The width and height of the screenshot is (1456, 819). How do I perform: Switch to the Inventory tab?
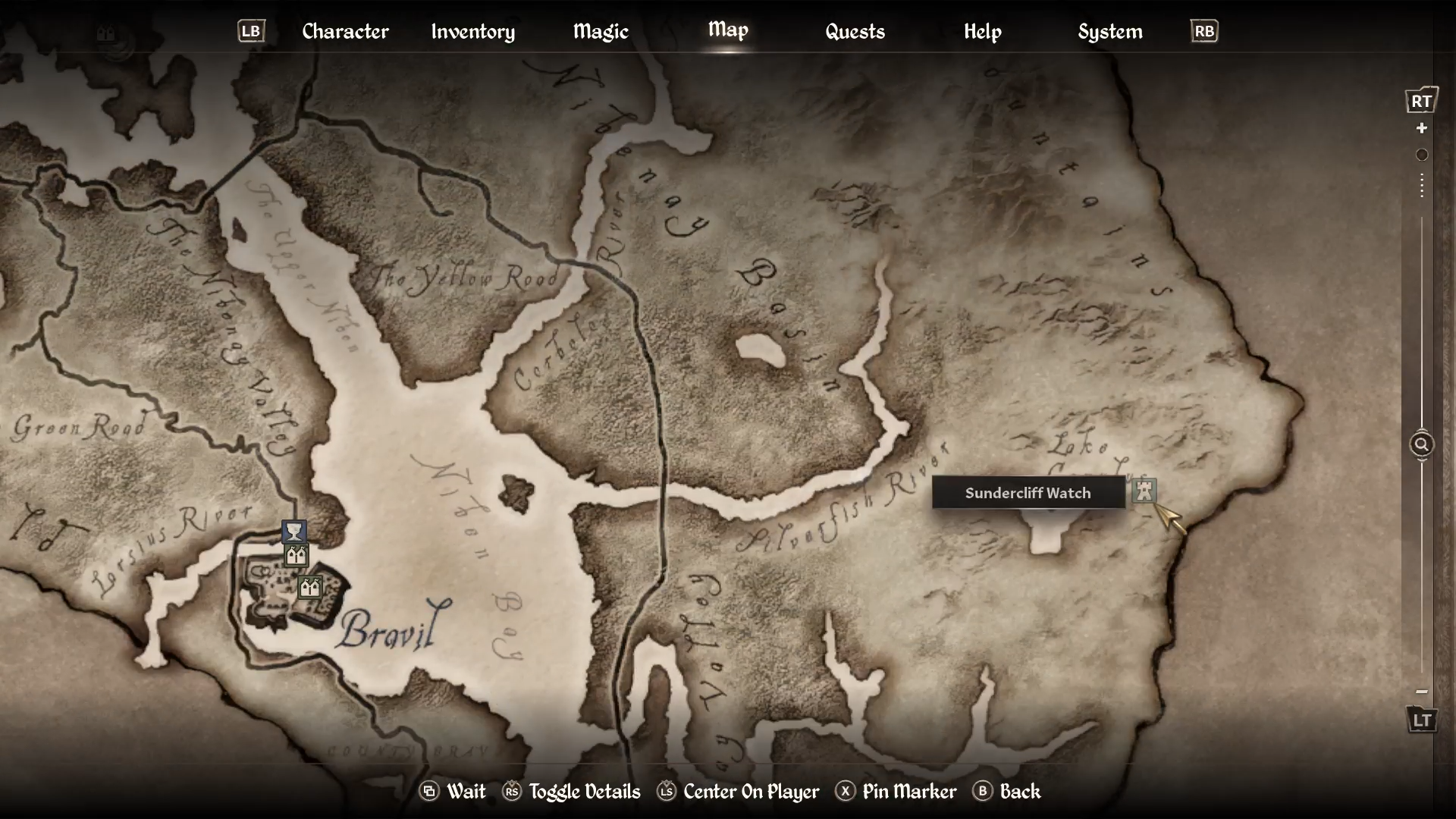point(472,31)
